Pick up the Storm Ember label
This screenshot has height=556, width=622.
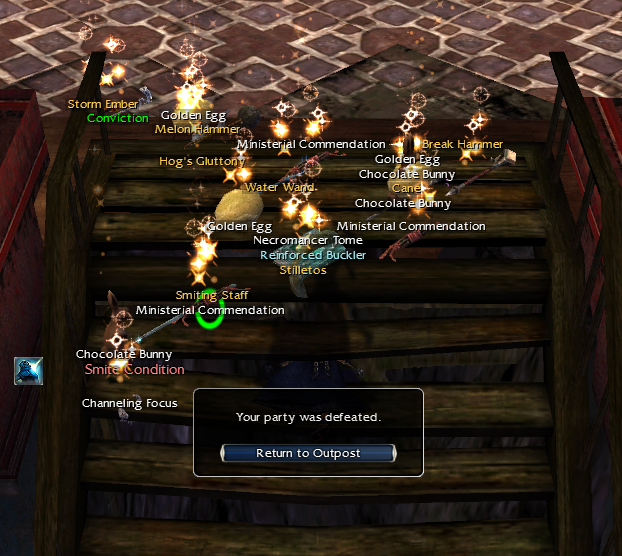[102, 103]
